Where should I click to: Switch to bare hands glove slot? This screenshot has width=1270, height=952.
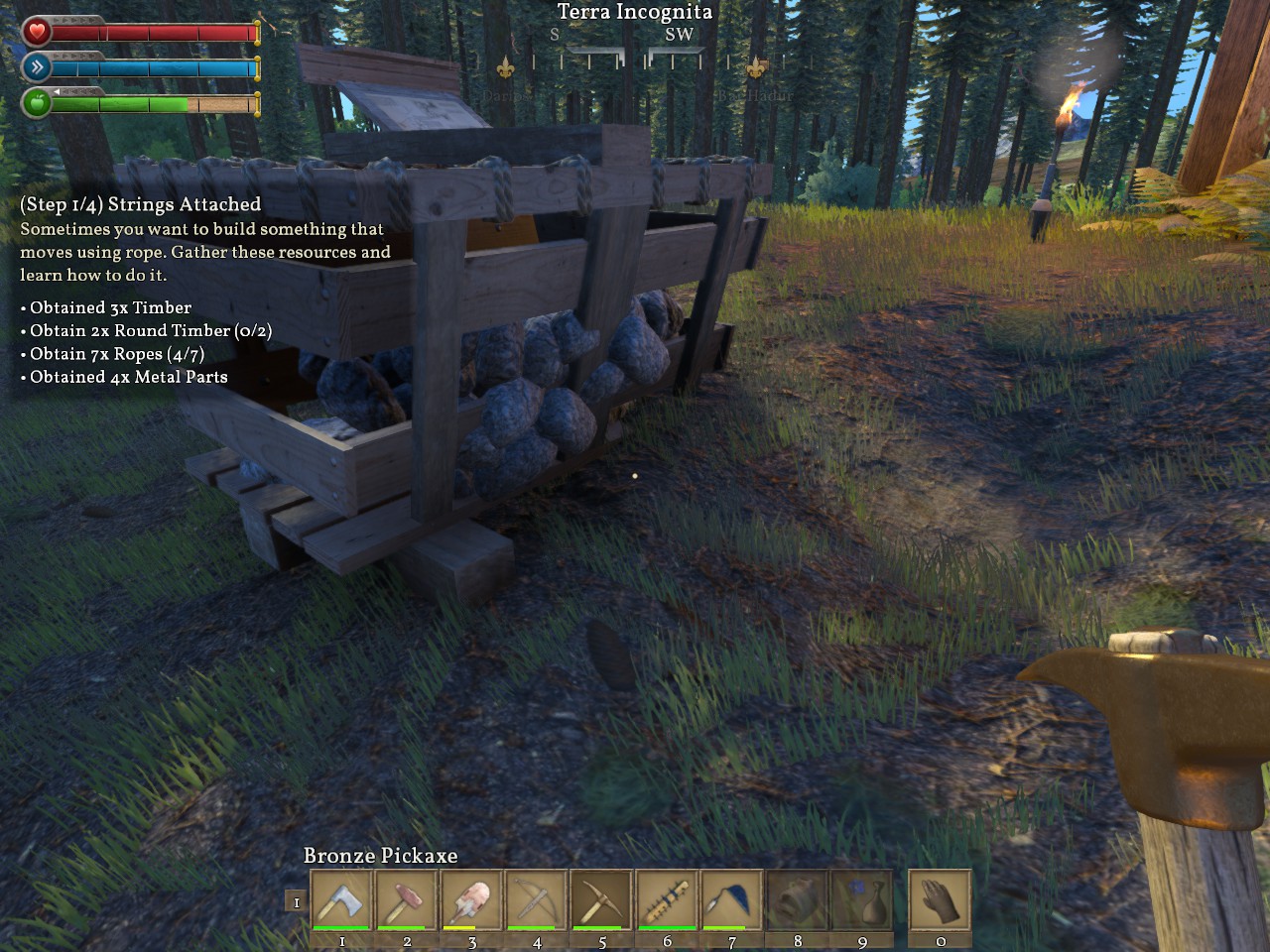point(940,900)
